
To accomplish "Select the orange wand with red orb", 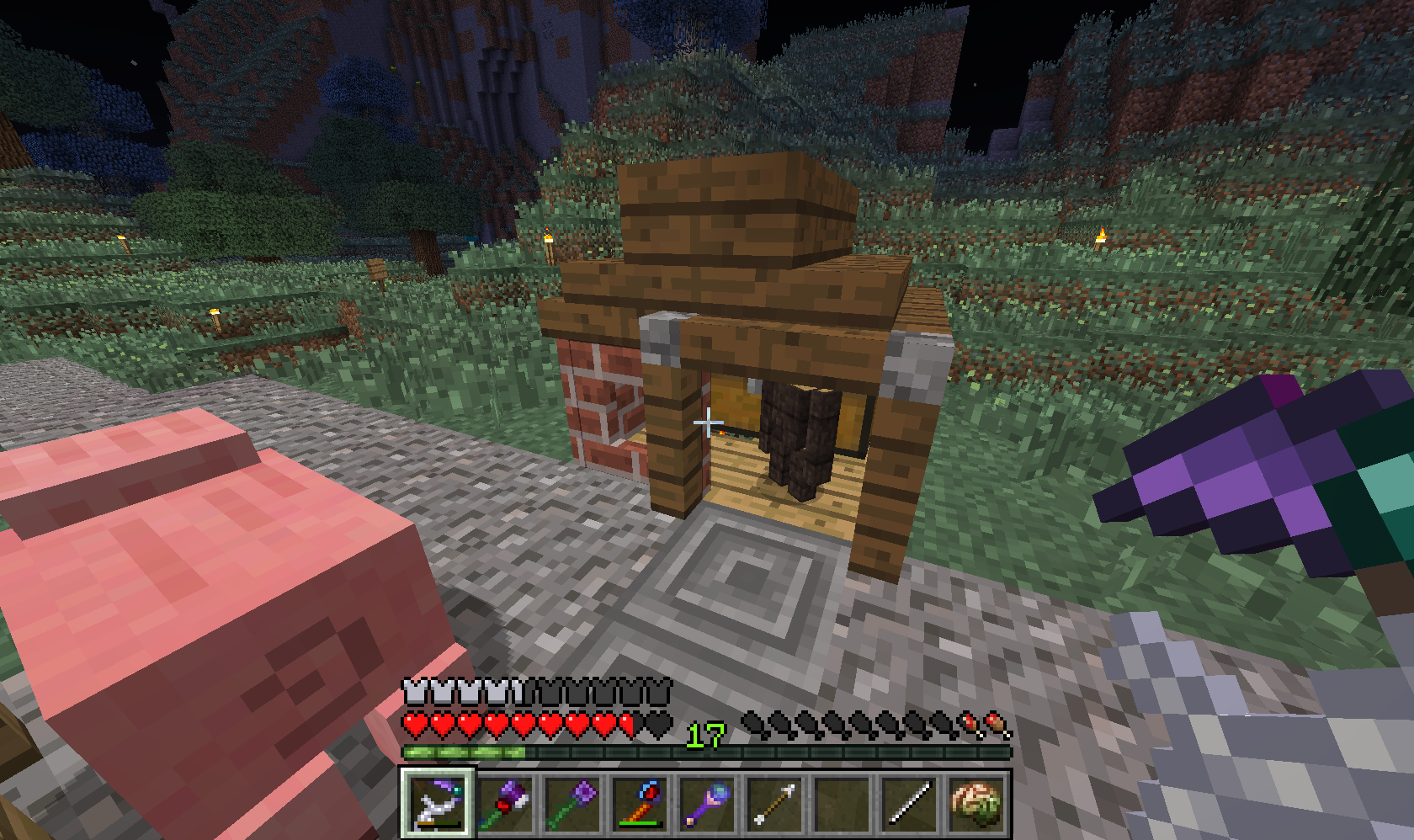I will 640,801.
